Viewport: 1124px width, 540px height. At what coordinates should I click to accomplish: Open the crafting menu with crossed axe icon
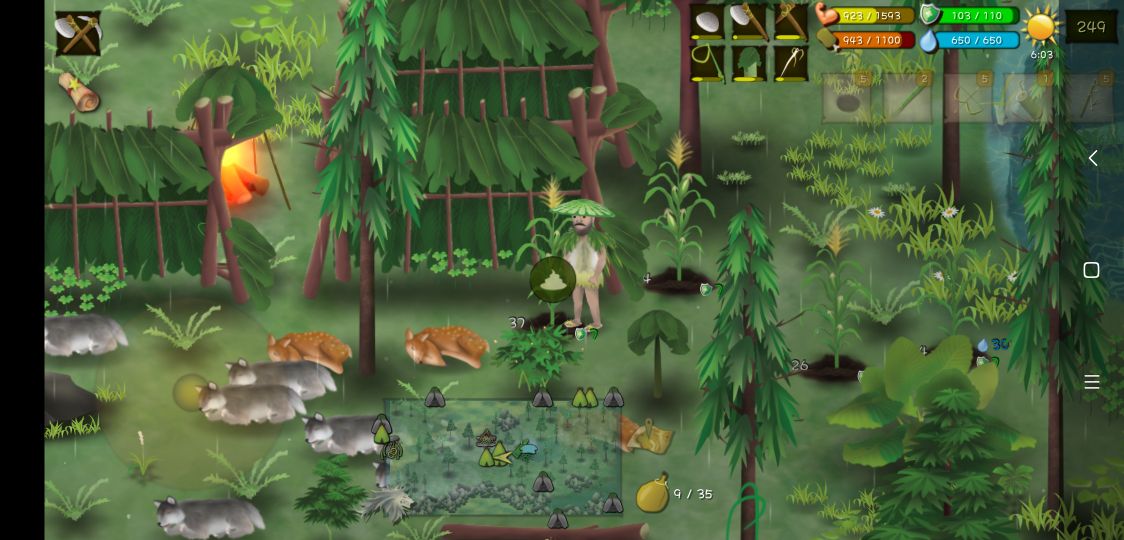(77, 34)
